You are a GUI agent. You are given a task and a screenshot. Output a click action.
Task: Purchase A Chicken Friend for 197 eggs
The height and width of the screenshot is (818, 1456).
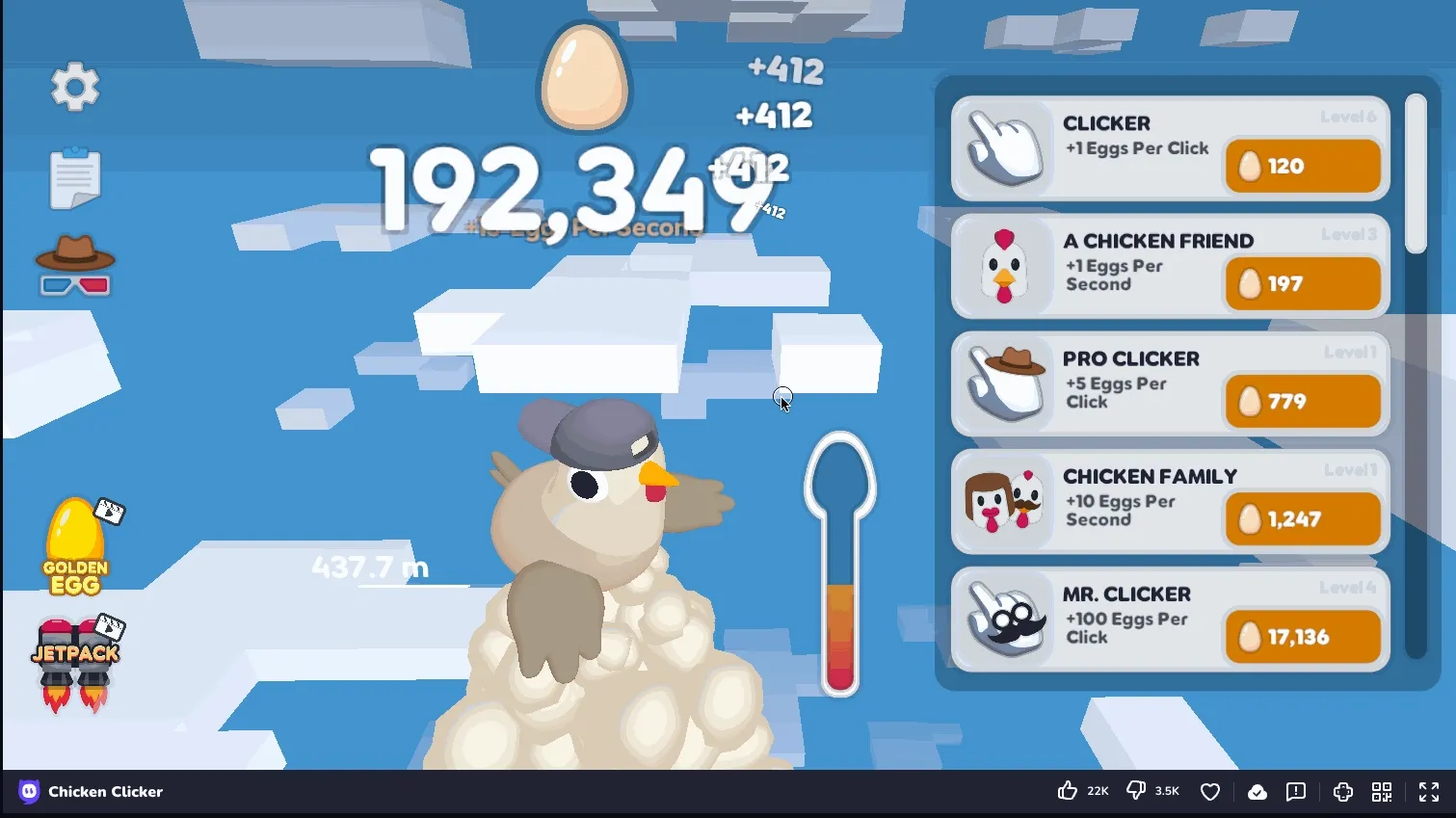point(1302,283)
